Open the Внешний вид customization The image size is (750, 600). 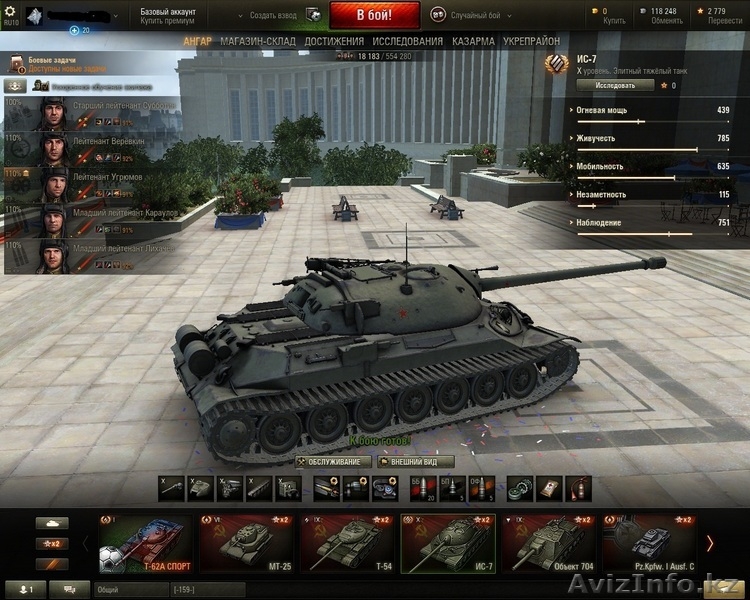(415, 462)
